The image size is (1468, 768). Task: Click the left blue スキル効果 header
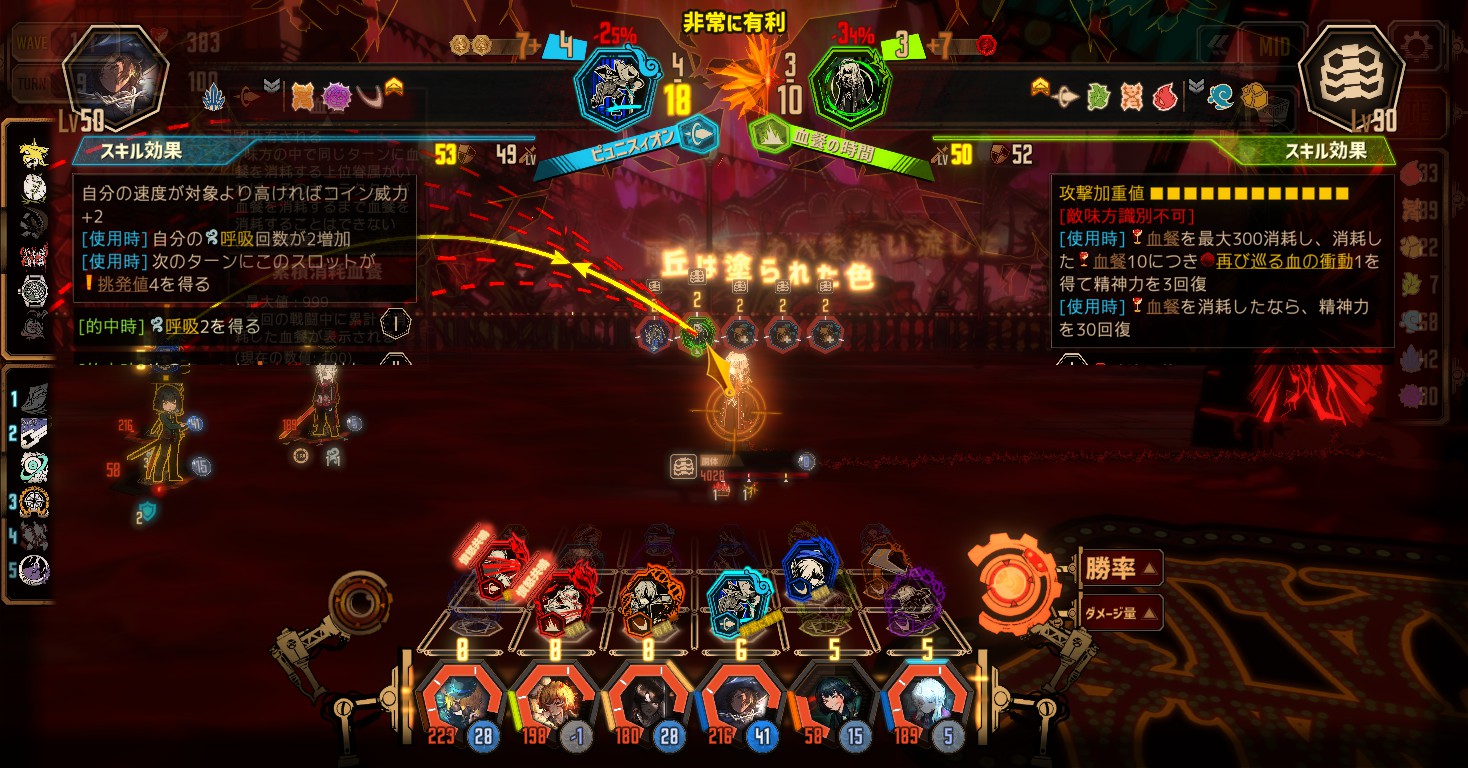(140, 154)
